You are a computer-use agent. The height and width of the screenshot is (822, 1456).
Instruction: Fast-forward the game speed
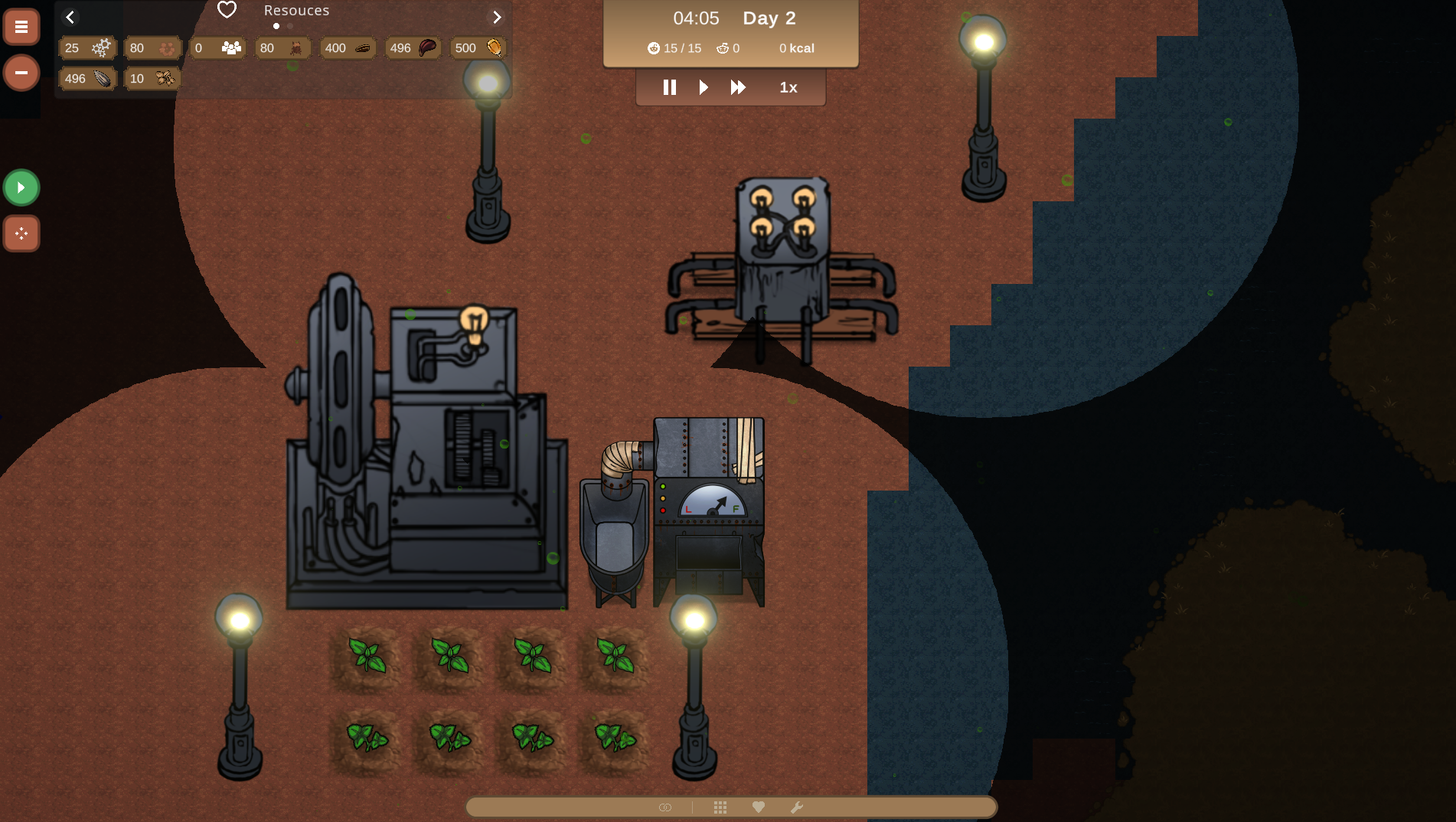[x=738, y=87]
